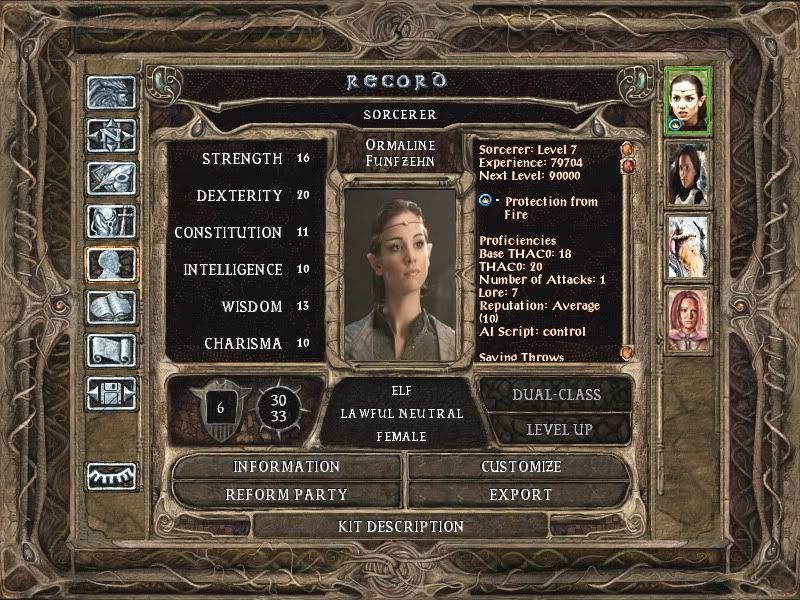Rest the party with the closed-eye icon
This screenshot has width=800, height=600.
tap(108, 476)
